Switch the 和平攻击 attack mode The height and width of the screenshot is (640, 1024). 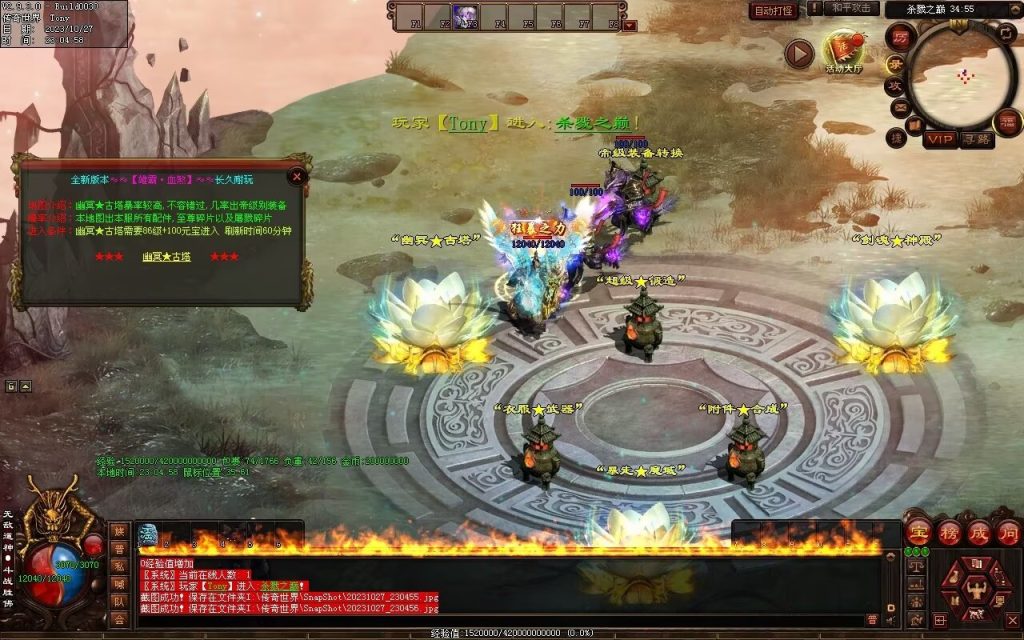855,9
